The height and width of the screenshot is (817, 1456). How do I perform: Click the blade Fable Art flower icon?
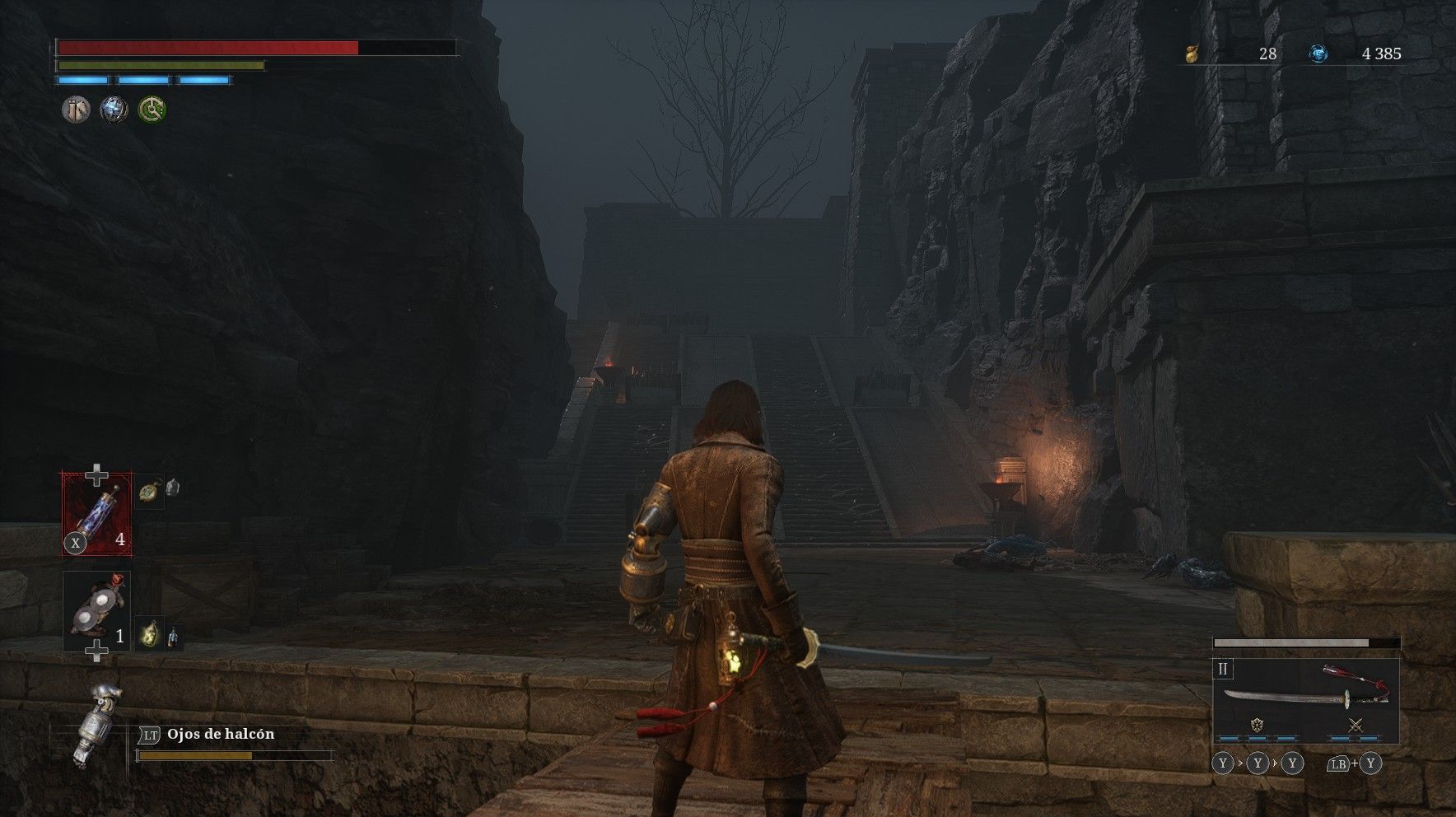pyautogui.click(x=1257, y=726)
